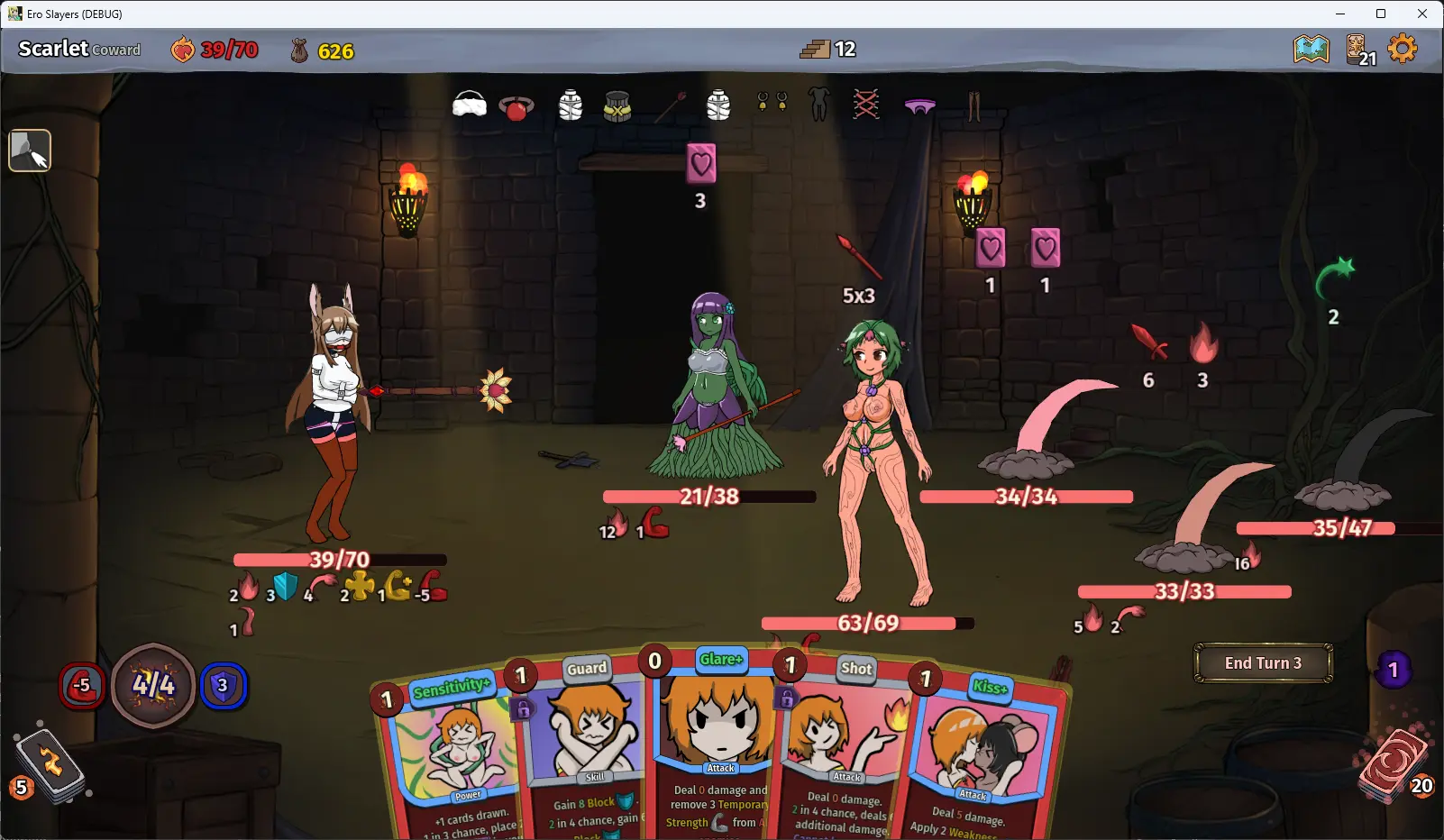View the full deck list
This screenshot has width=1444, height=840.
(x=1358, y=50)
